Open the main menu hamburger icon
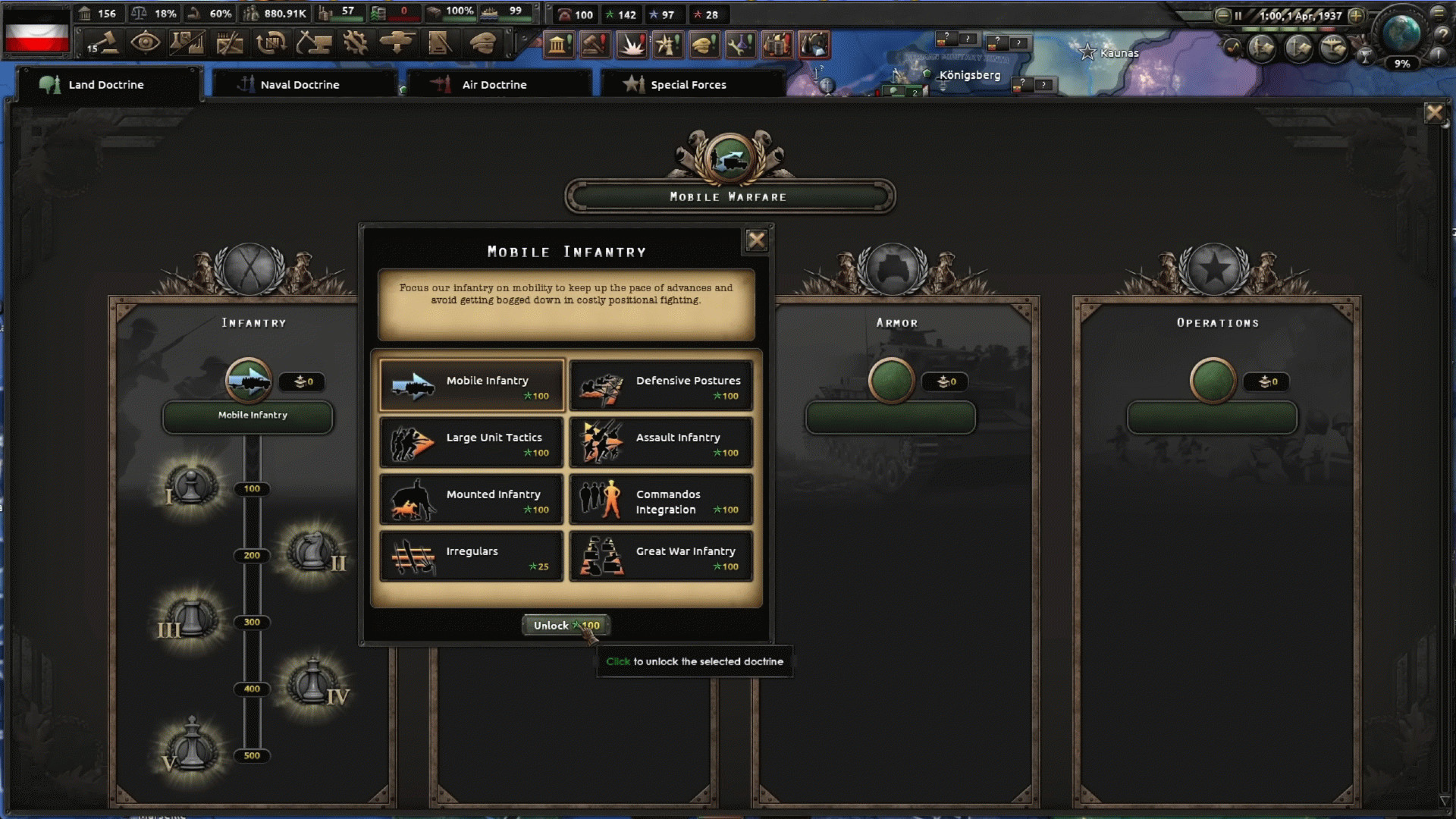The width and height of the screenshot is (1456, 819). coord(1439,14)
